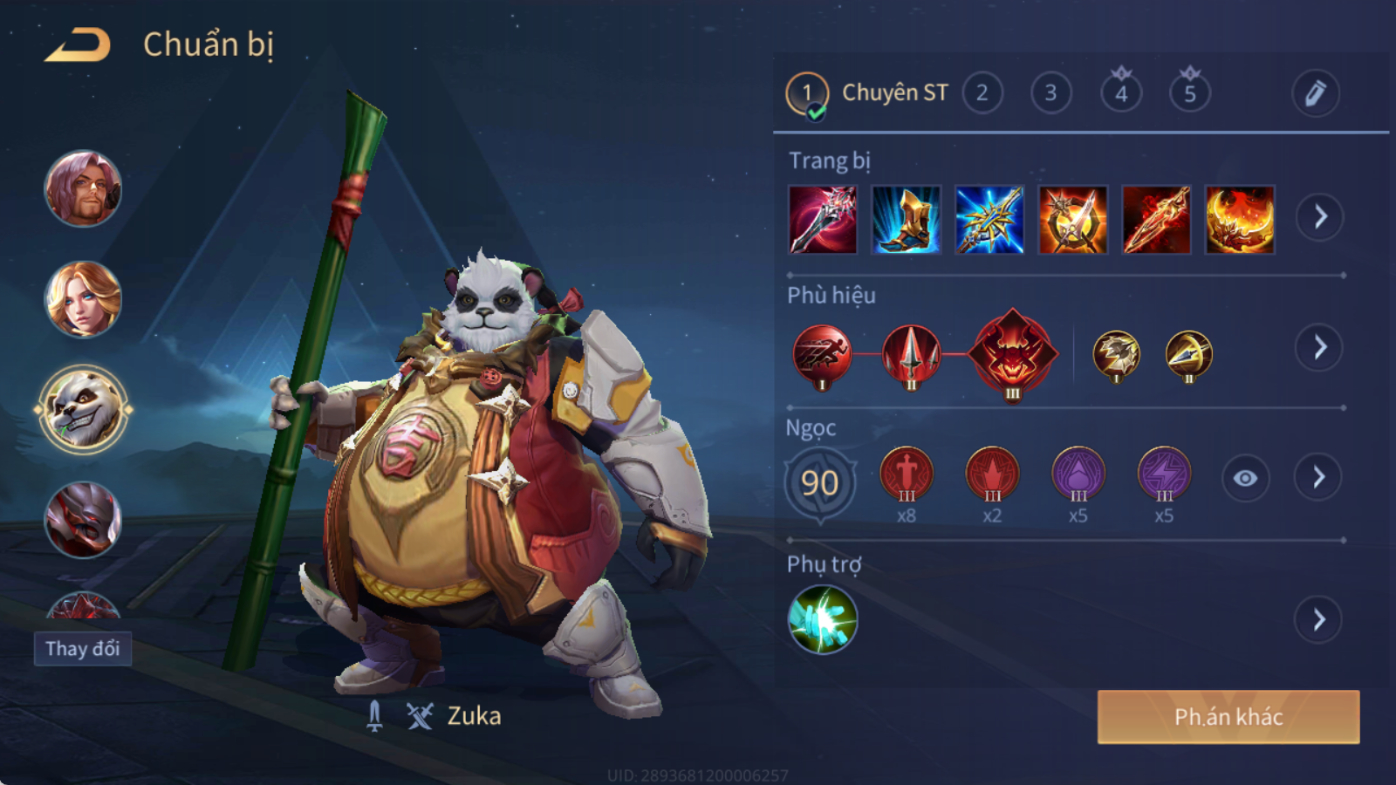Expand the Phụ trợ support section
1396x785 pixels.
point(1320,620)
